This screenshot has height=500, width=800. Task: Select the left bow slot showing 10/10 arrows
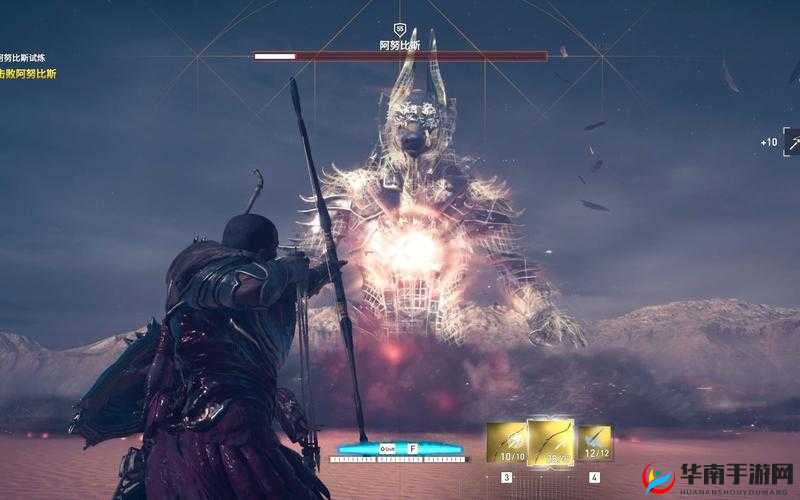505,443
